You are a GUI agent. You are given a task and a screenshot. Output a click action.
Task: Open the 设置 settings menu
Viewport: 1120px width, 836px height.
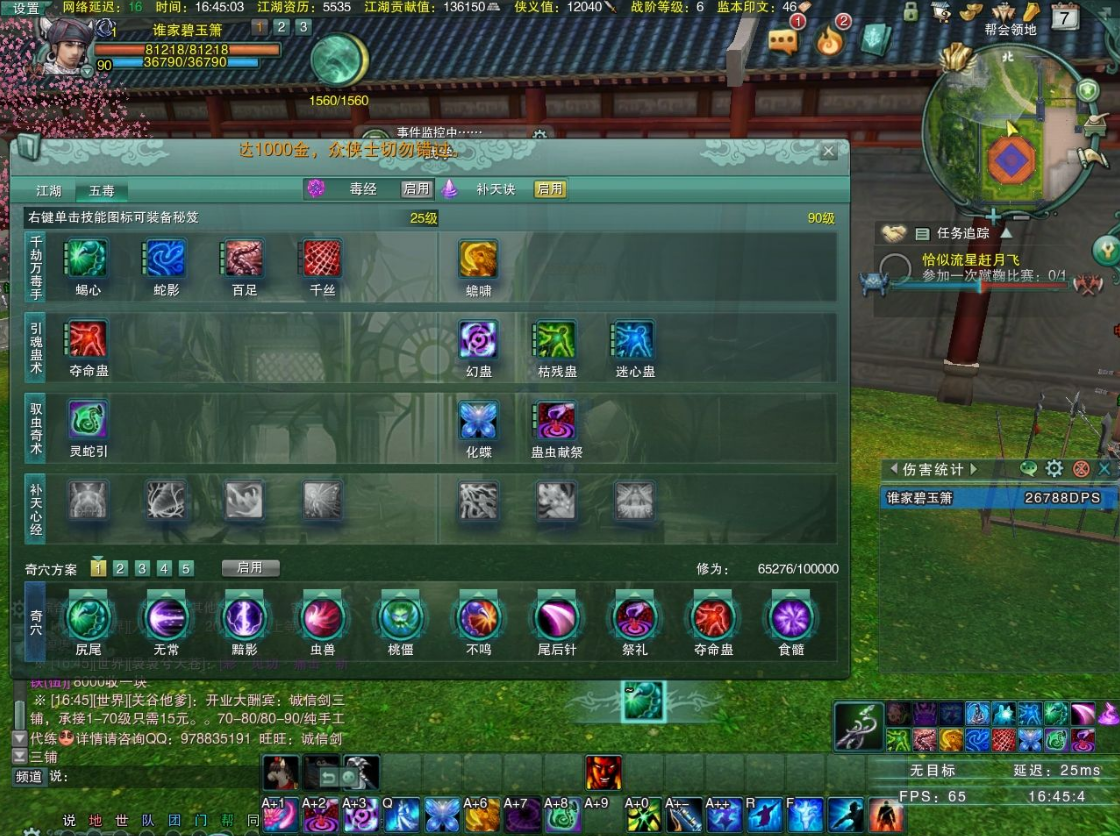coord(26,8)
